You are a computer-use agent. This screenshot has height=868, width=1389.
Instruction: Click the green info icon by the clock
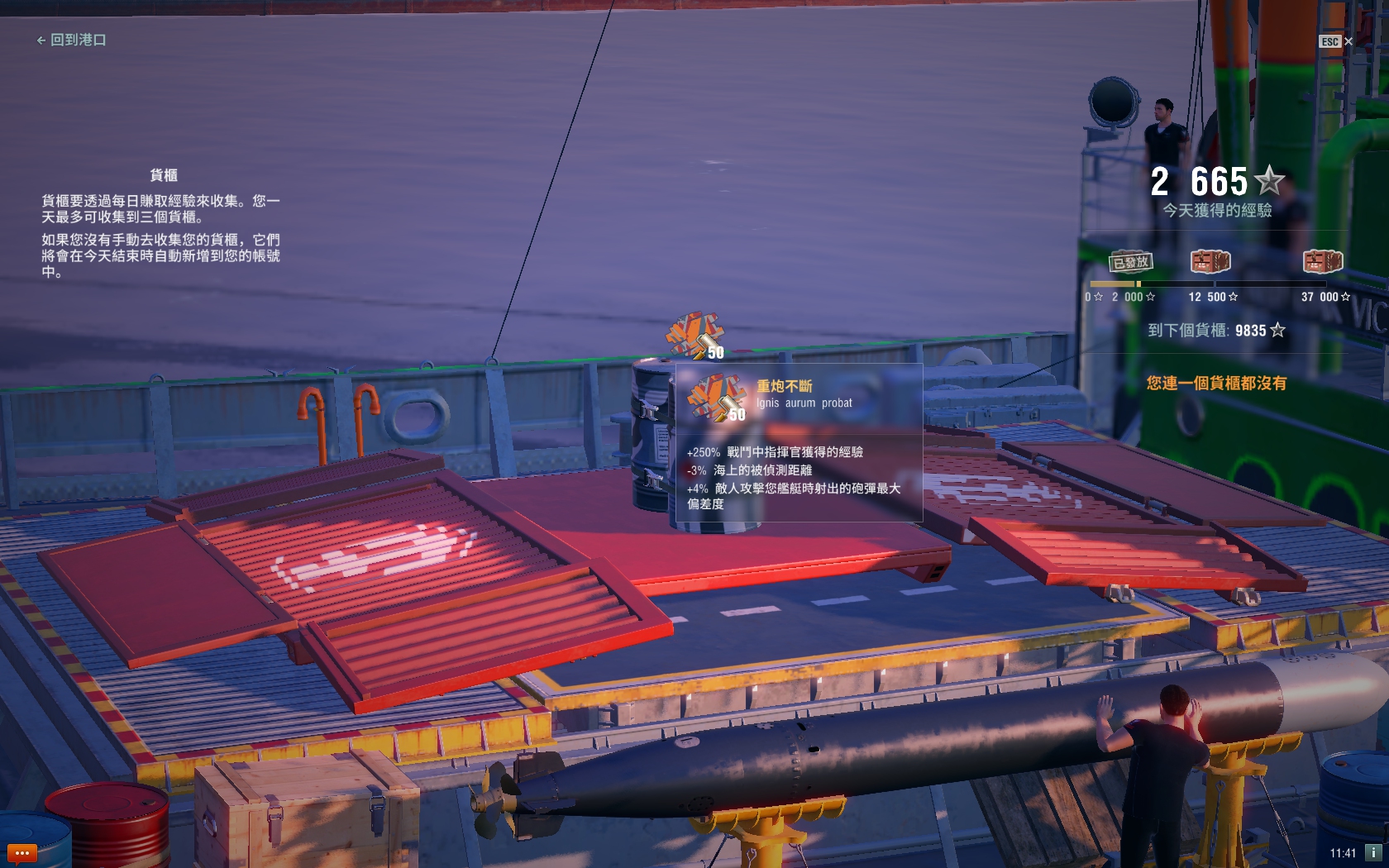click(x=1373, y=852)
